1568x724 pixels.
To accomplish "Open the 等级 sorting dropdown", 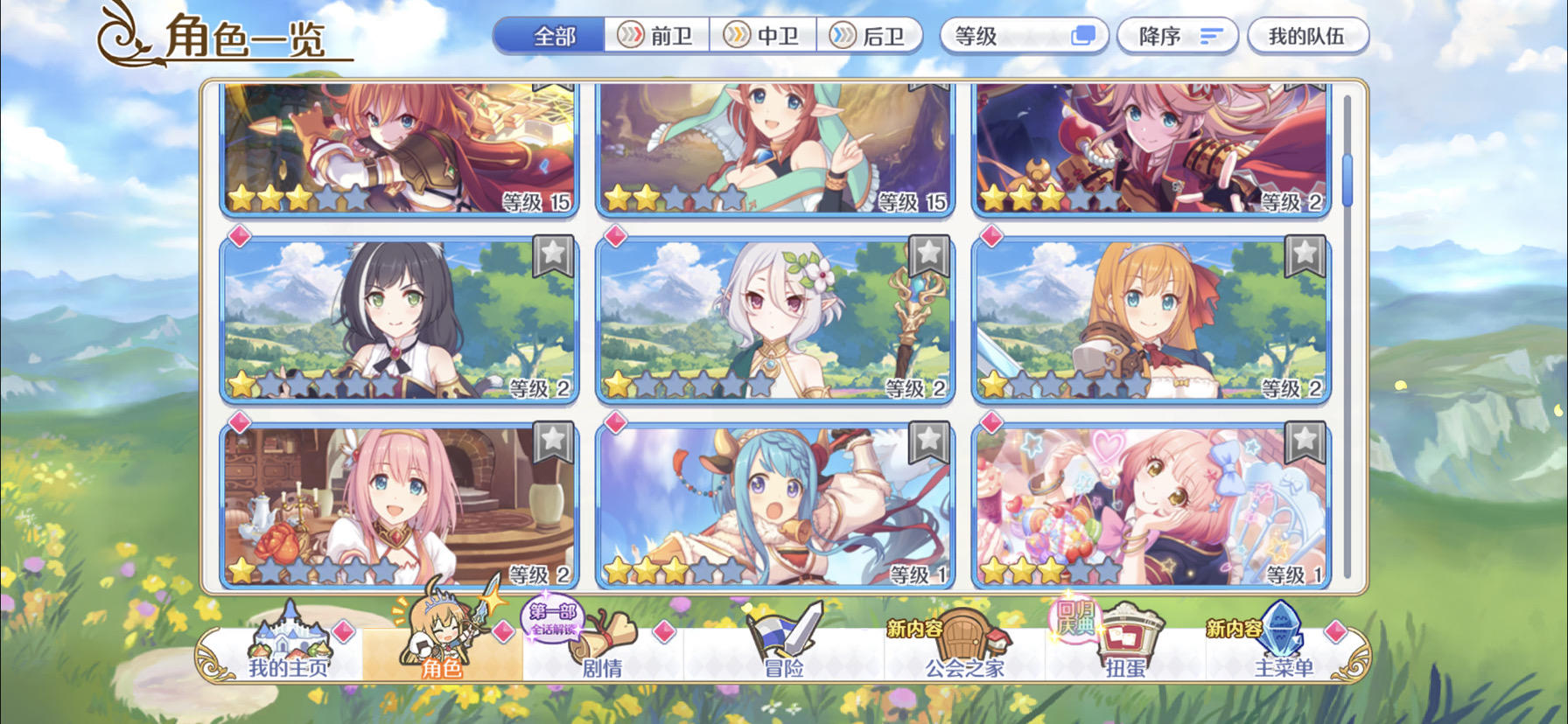I will click(x=1025, y=36).
